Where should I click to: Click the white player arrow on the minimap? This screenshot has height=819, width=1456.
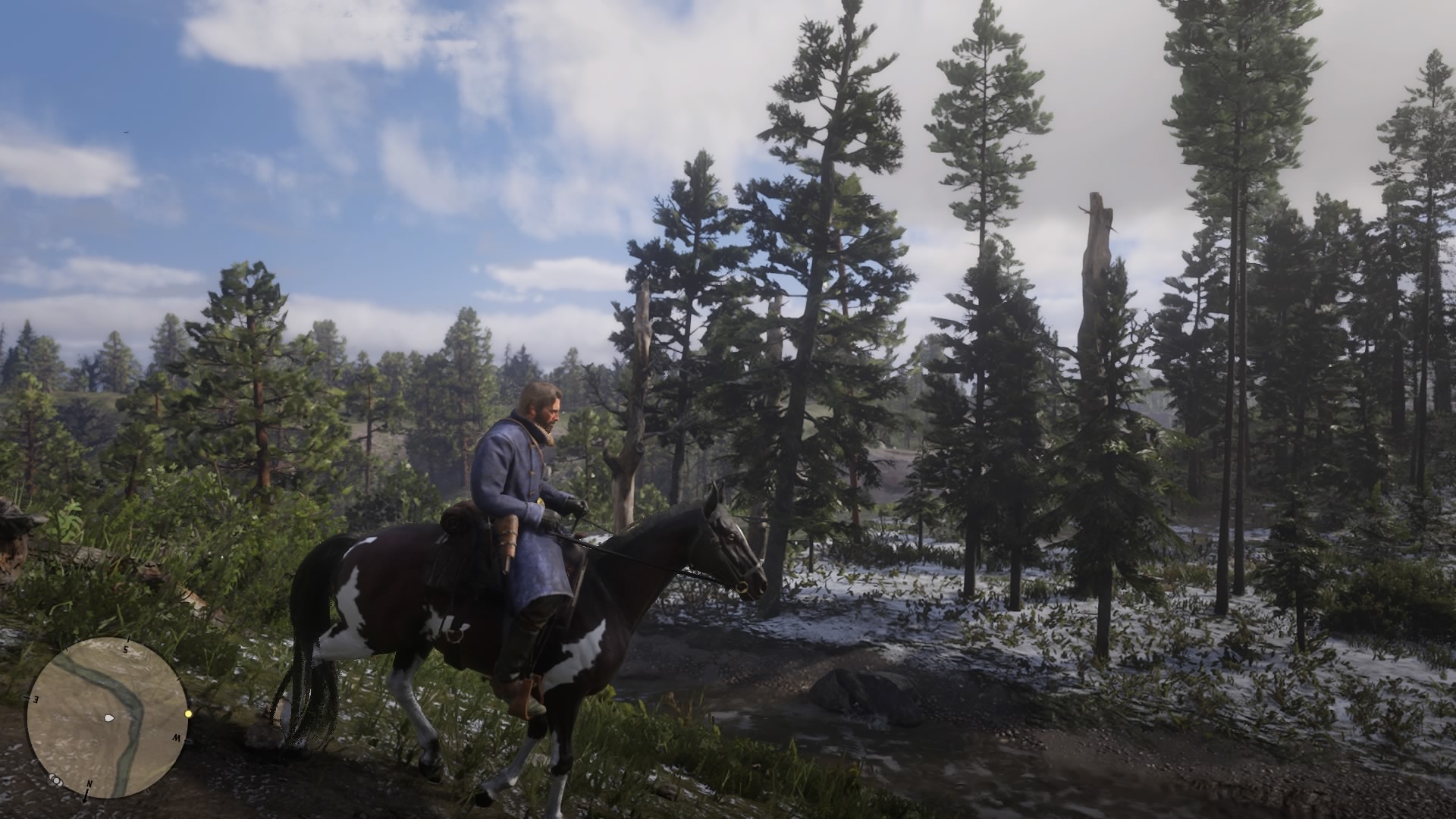coord(109,717)
